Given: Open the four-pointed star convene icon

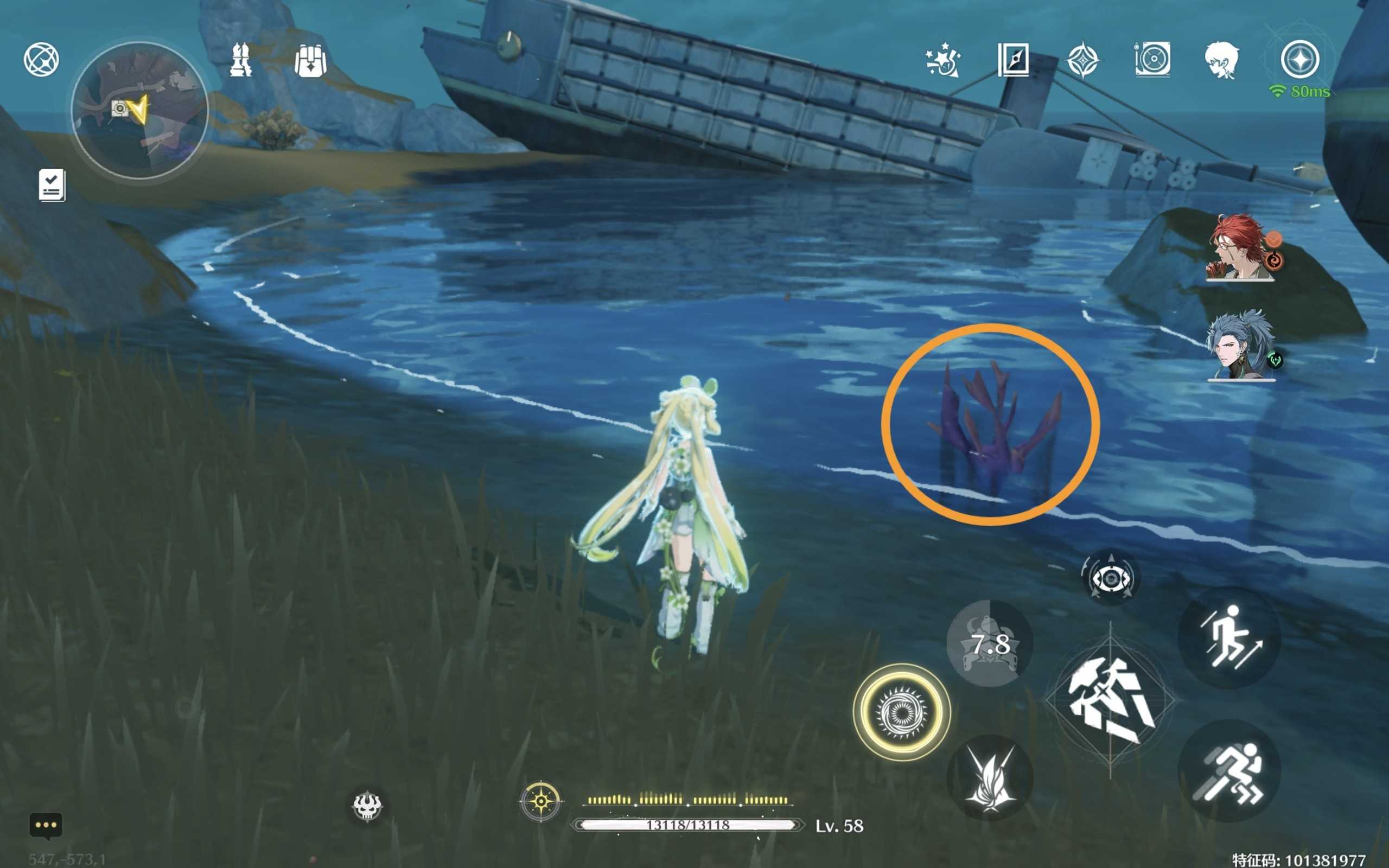Looking at the screenshot, I should (1082, 60).
